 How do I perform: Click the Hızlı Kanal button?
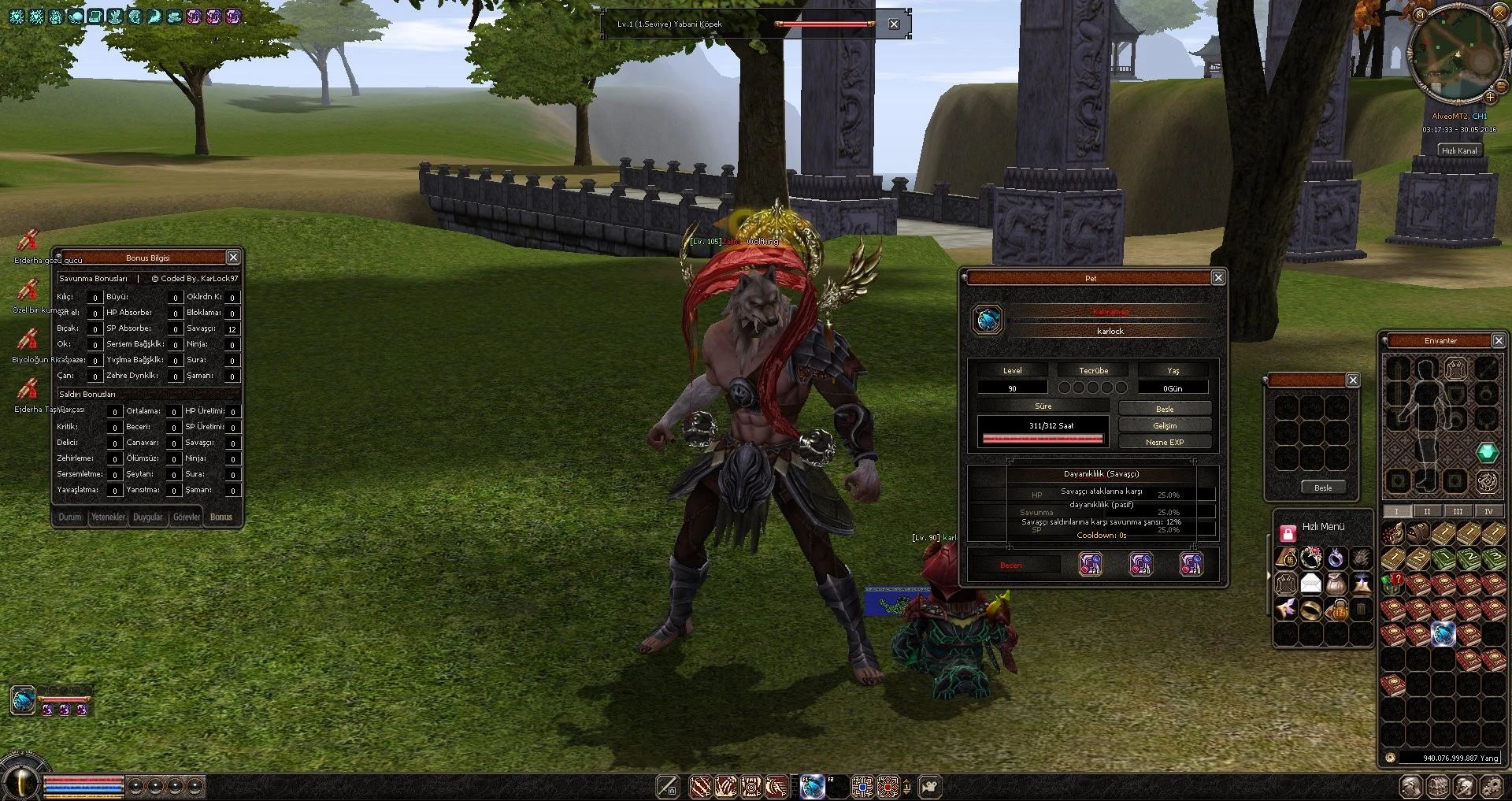[x=1459, y=150]
